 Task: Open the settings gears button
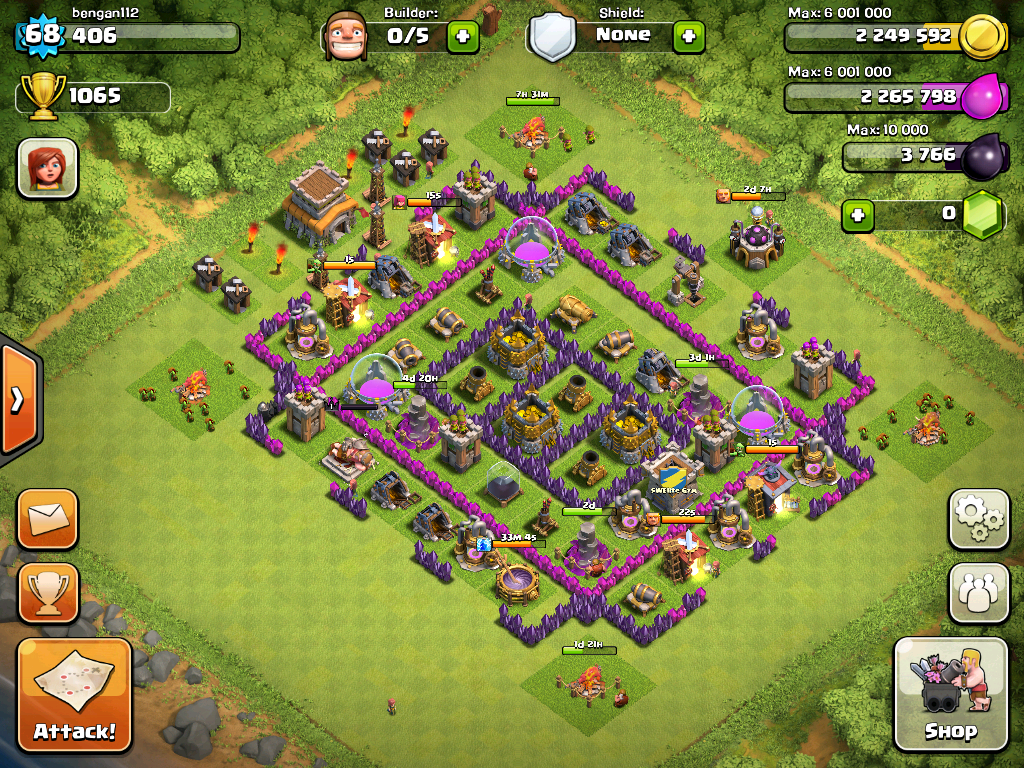click(978, 519)
